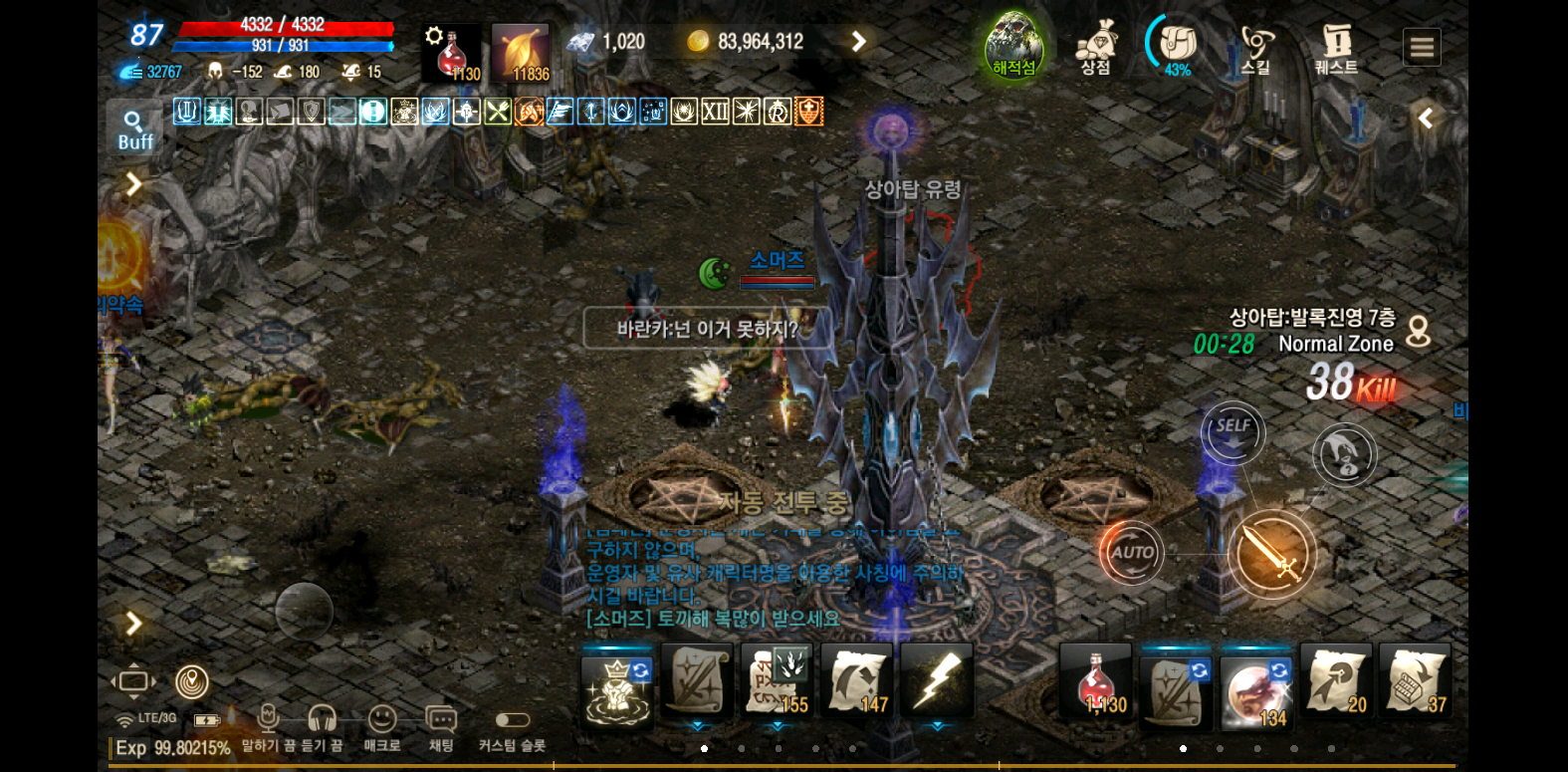Open the 퀘스트 quest log
The width and height of the screenshot is (1568, 772).
(1336, 47)
